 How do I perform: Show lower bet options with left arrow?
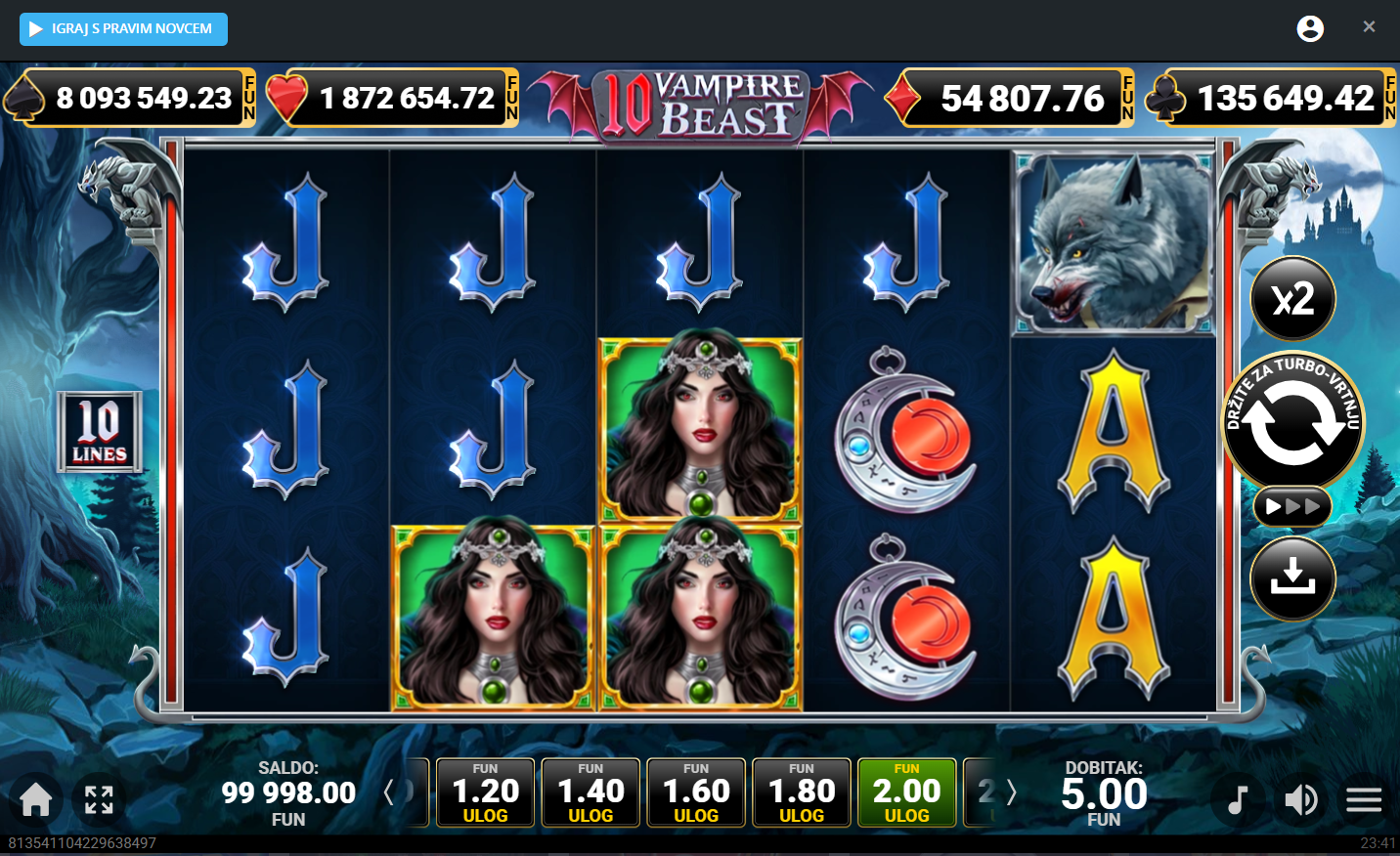(389, 792)
